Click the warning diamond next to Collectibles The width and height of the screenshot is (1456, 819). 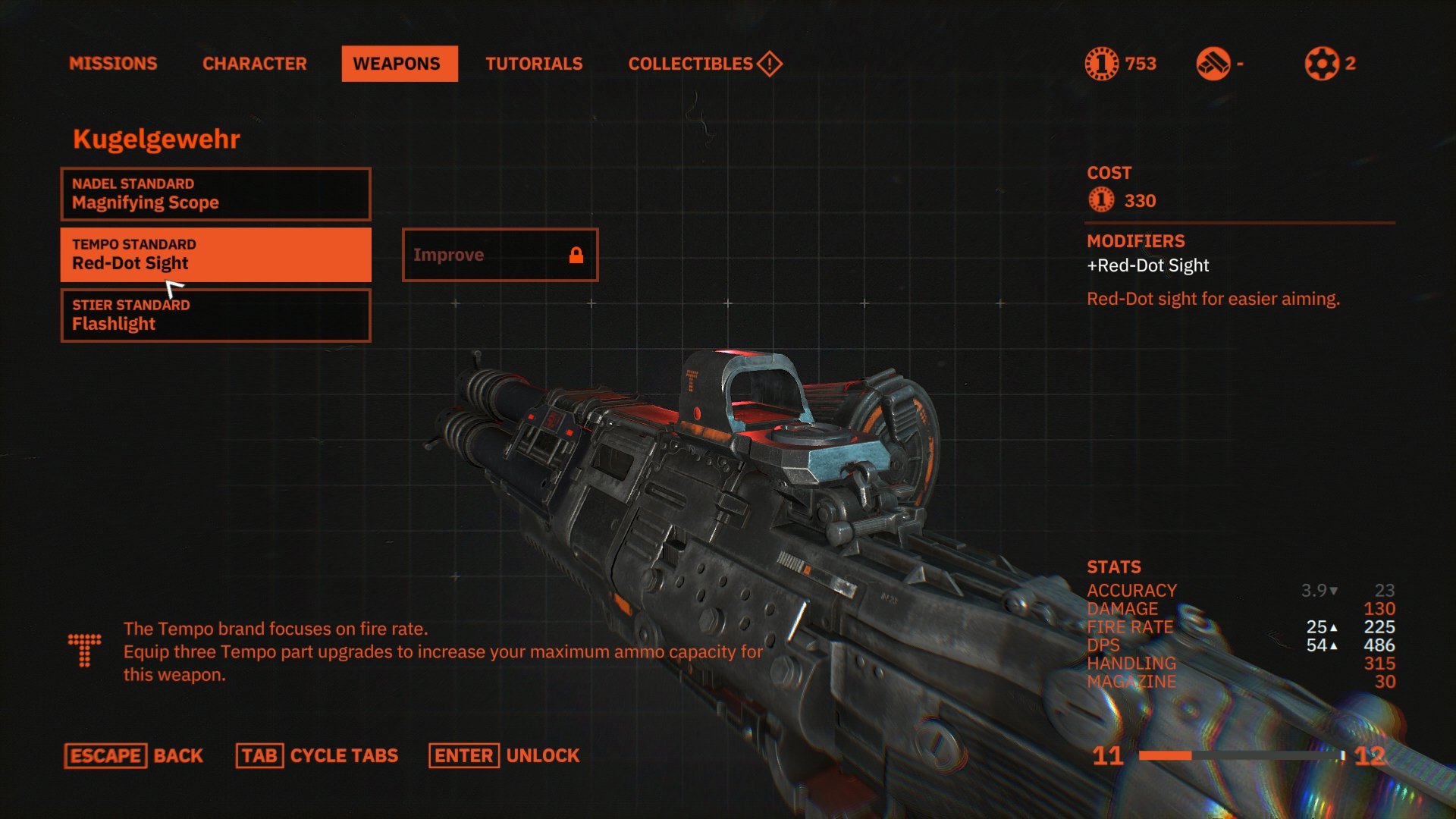click(x=768, y=64)
